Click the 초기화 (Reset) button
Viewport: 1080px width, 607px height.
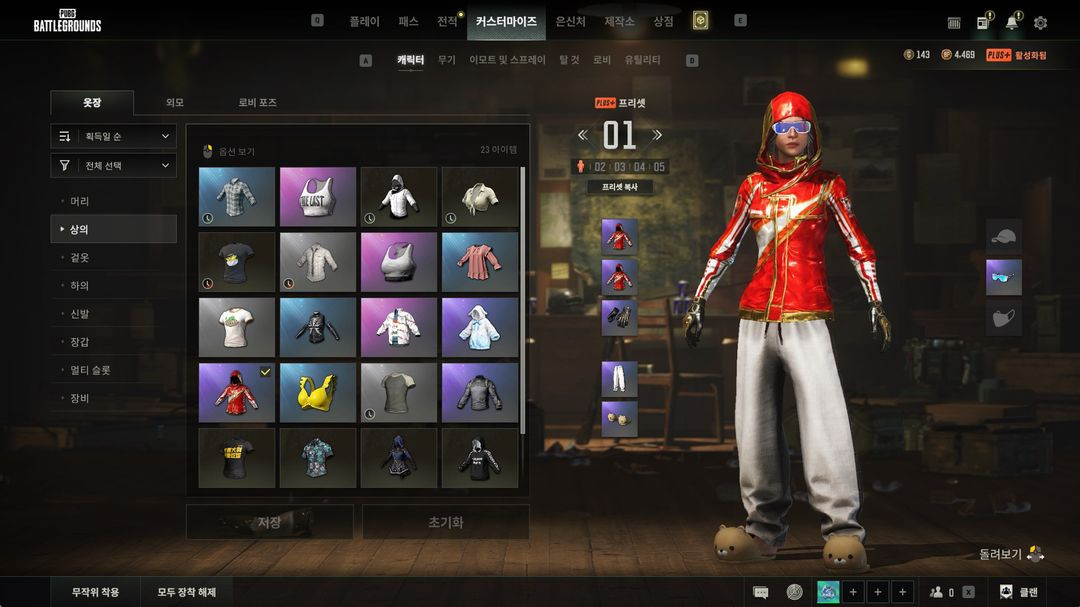click(x=445, y=522)
